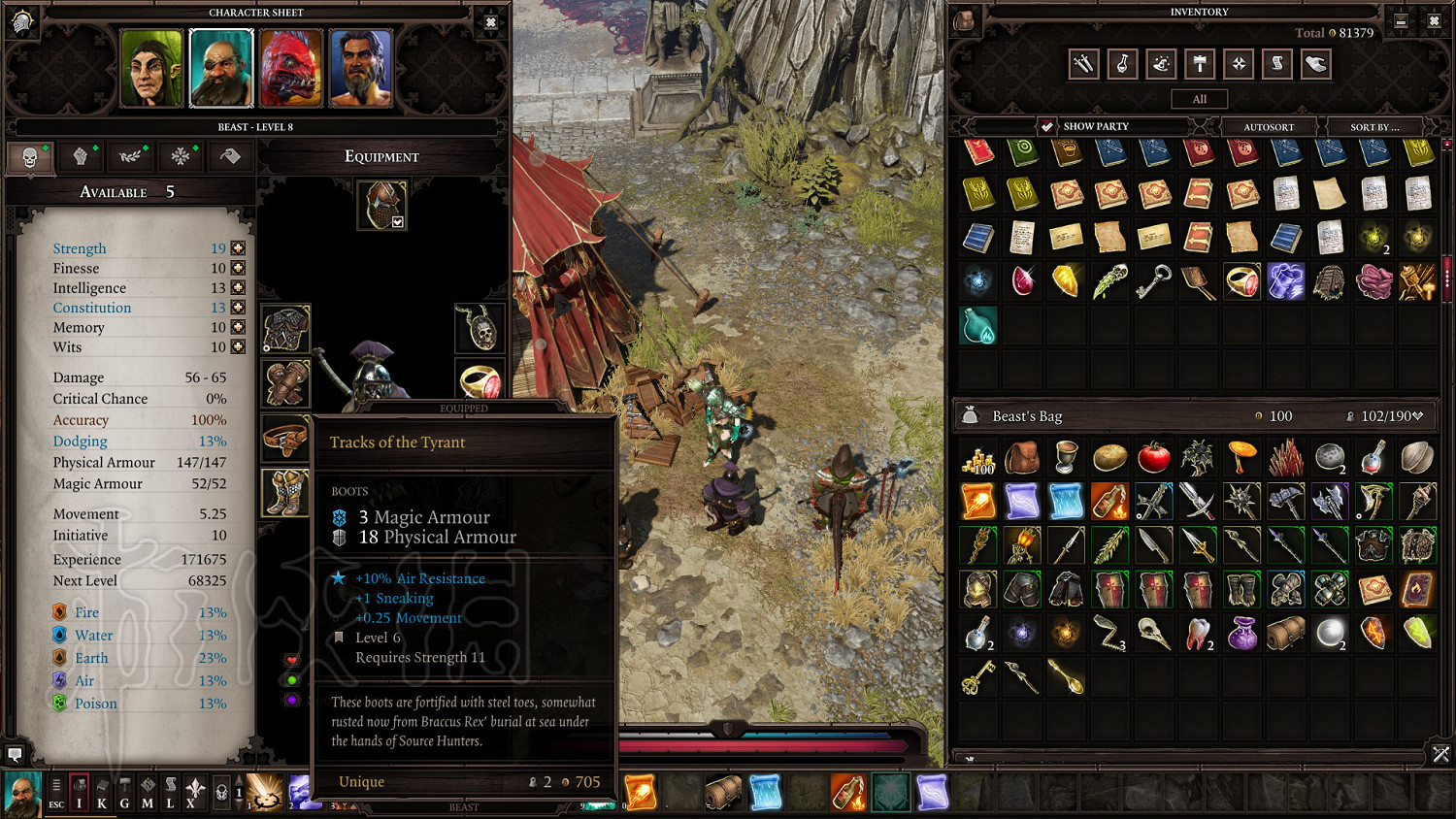Toggle the Show Party checkbox
Screen dimensions: 1456x819
[1046, 126]
